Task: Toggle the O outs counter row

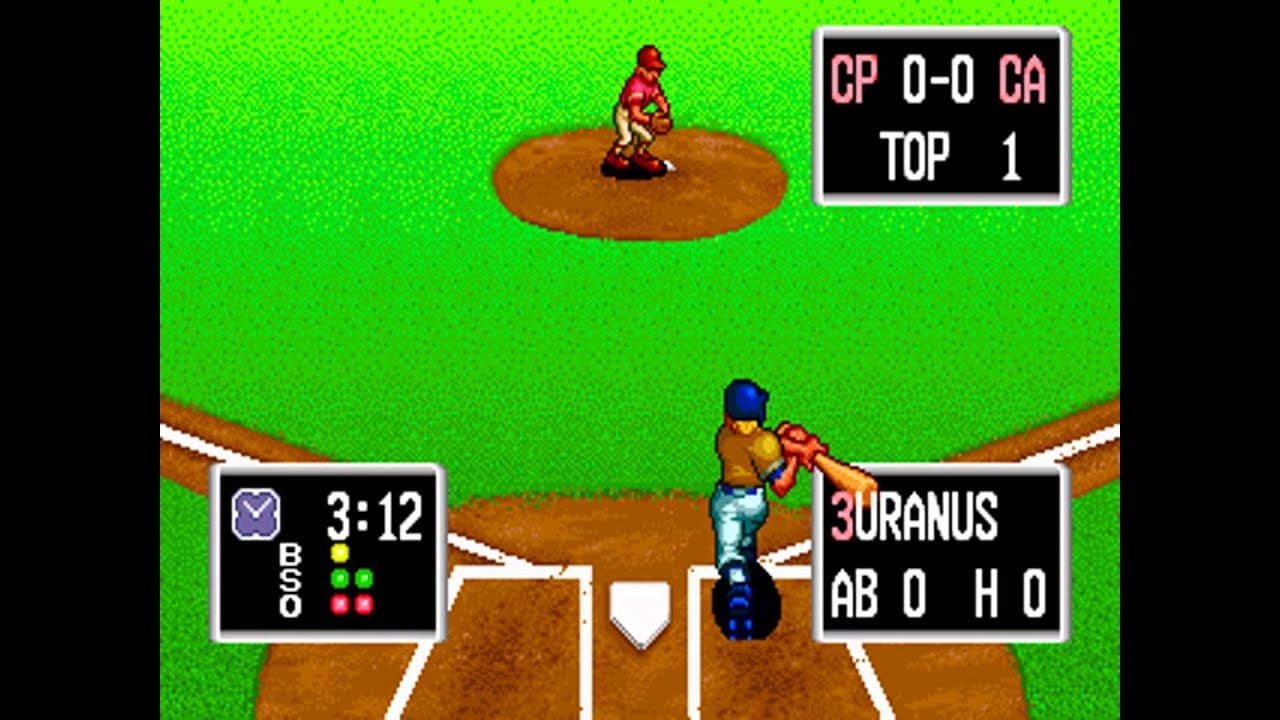Action: click(289, 603)
